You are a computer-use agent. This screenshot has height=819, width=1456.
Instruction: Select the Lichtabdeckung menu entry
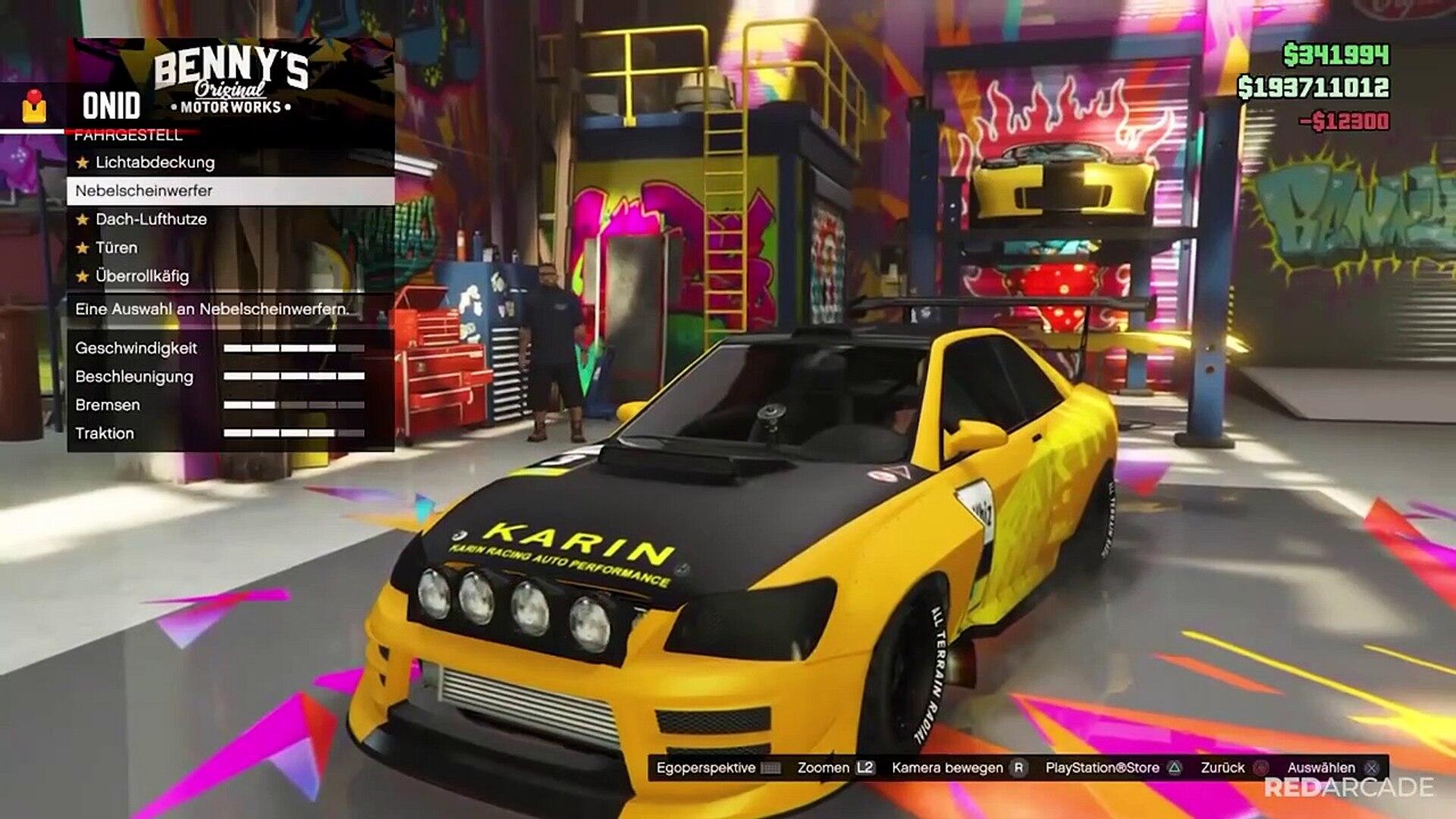155,162
